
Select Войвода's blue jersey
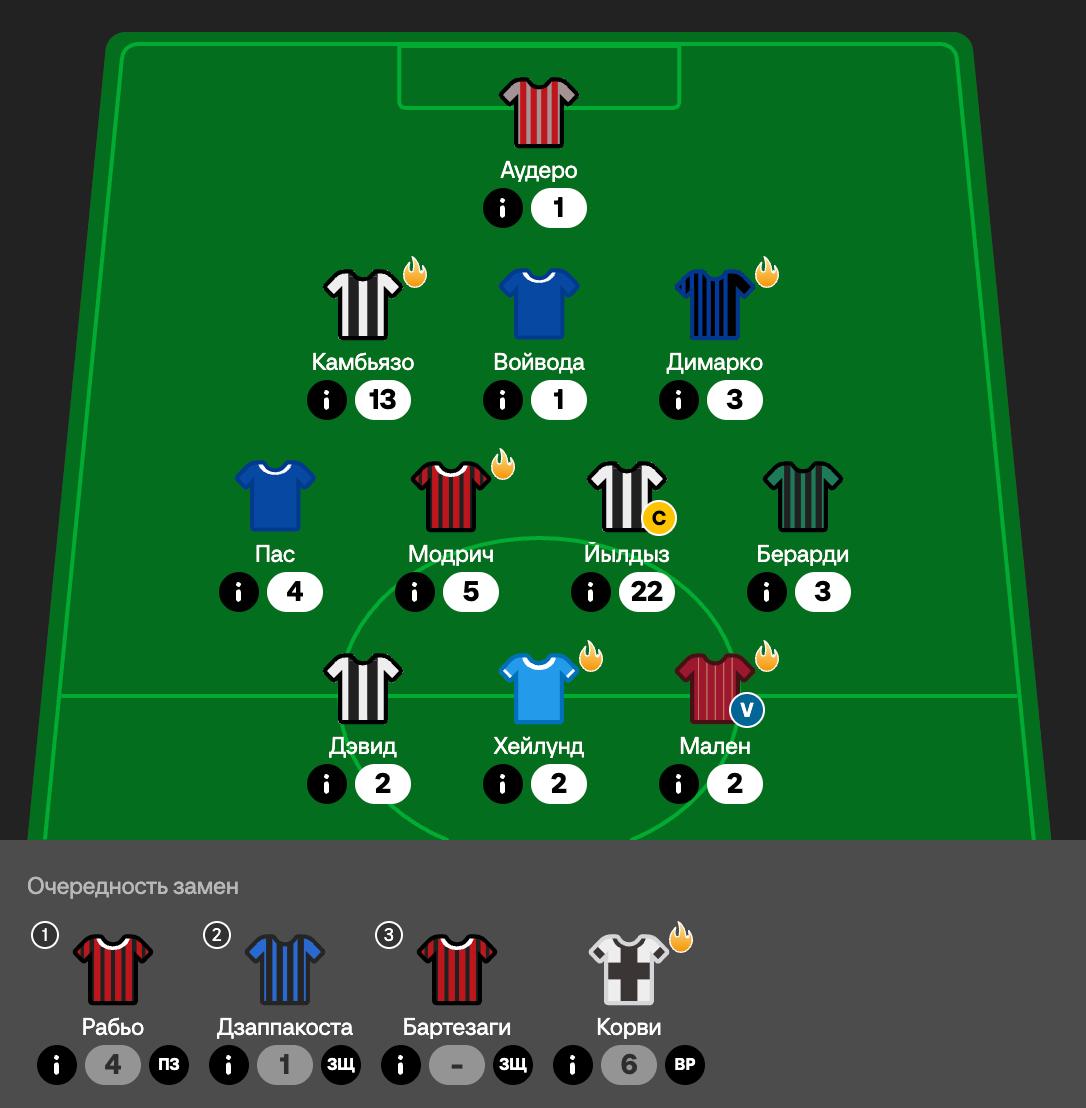click(x=539, y=304)
